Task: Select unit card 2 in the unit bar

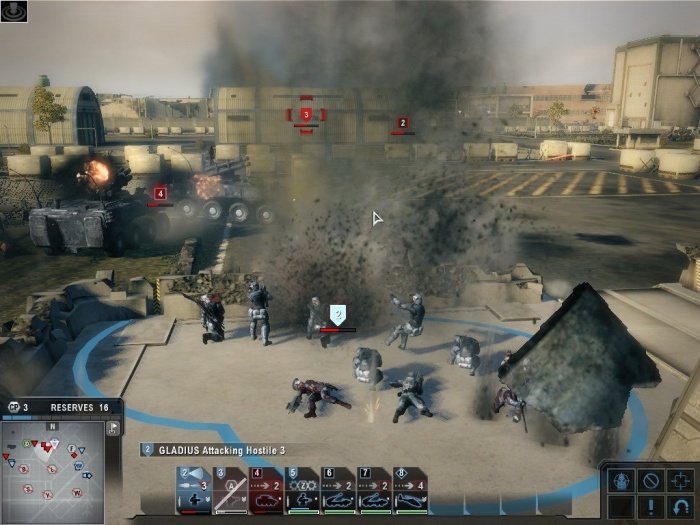Action: tap(194, 490)
